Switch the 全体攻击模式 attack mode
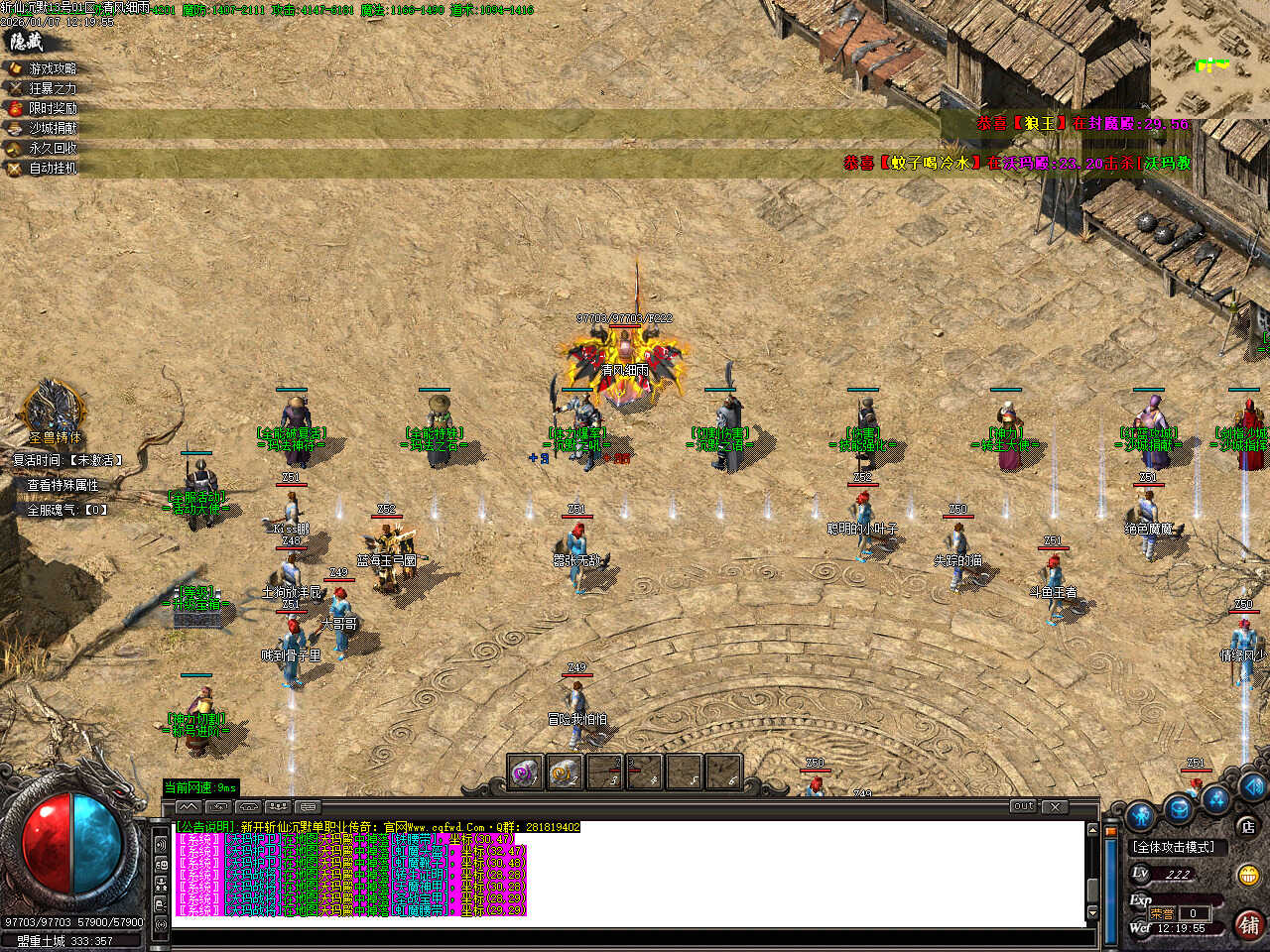1270x952 pixels. click(1174, 847)
